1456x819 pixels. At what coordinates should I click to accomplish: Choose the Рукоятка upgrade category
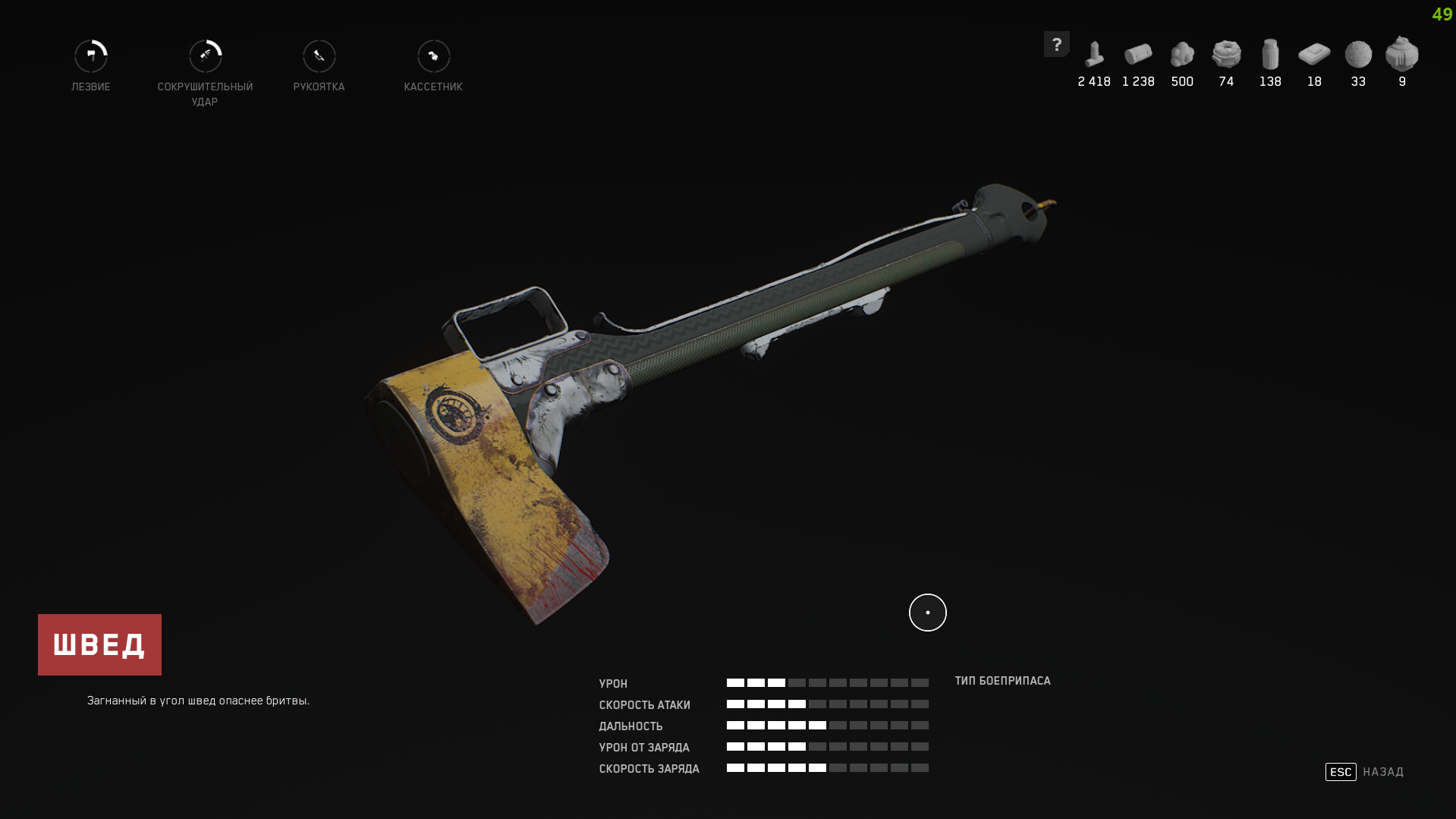coord(319,57)
